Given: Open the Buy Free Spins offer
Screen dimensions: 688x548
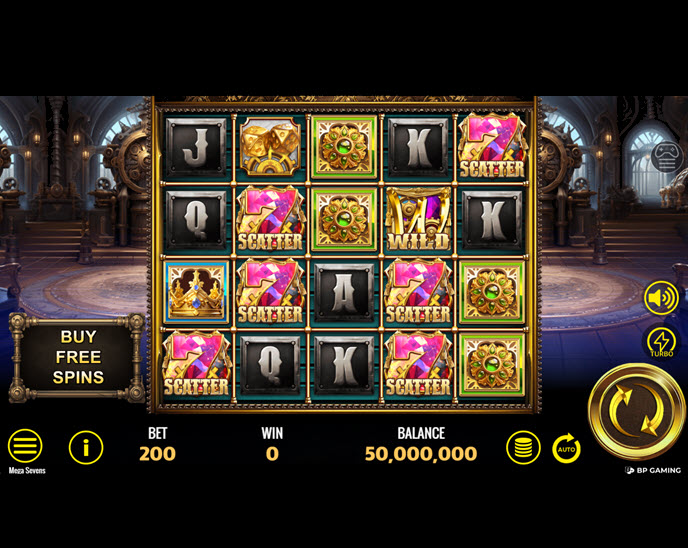Looking at the screenshot, I should coord(80,357).
